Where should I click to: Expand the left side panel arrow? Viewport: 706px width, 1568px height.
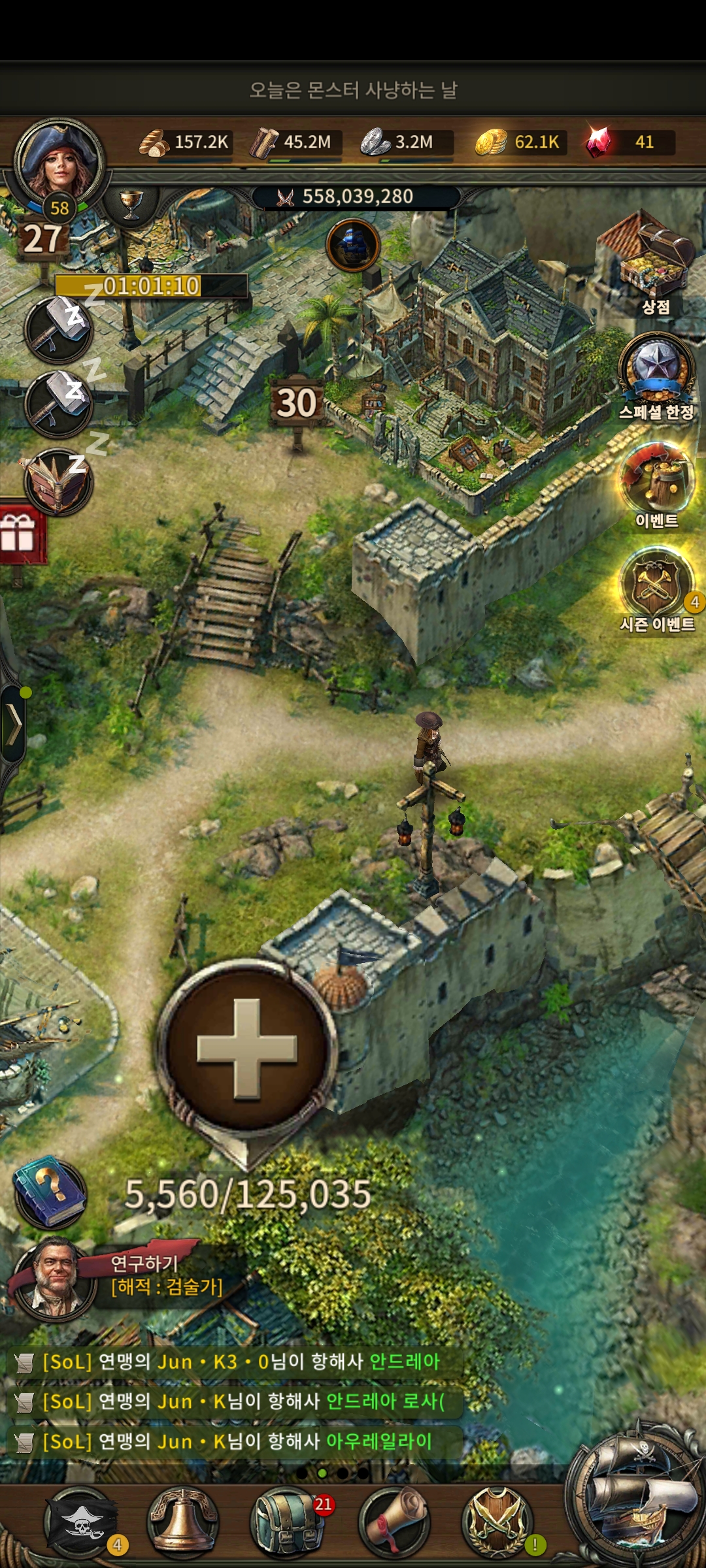[14, 724]
